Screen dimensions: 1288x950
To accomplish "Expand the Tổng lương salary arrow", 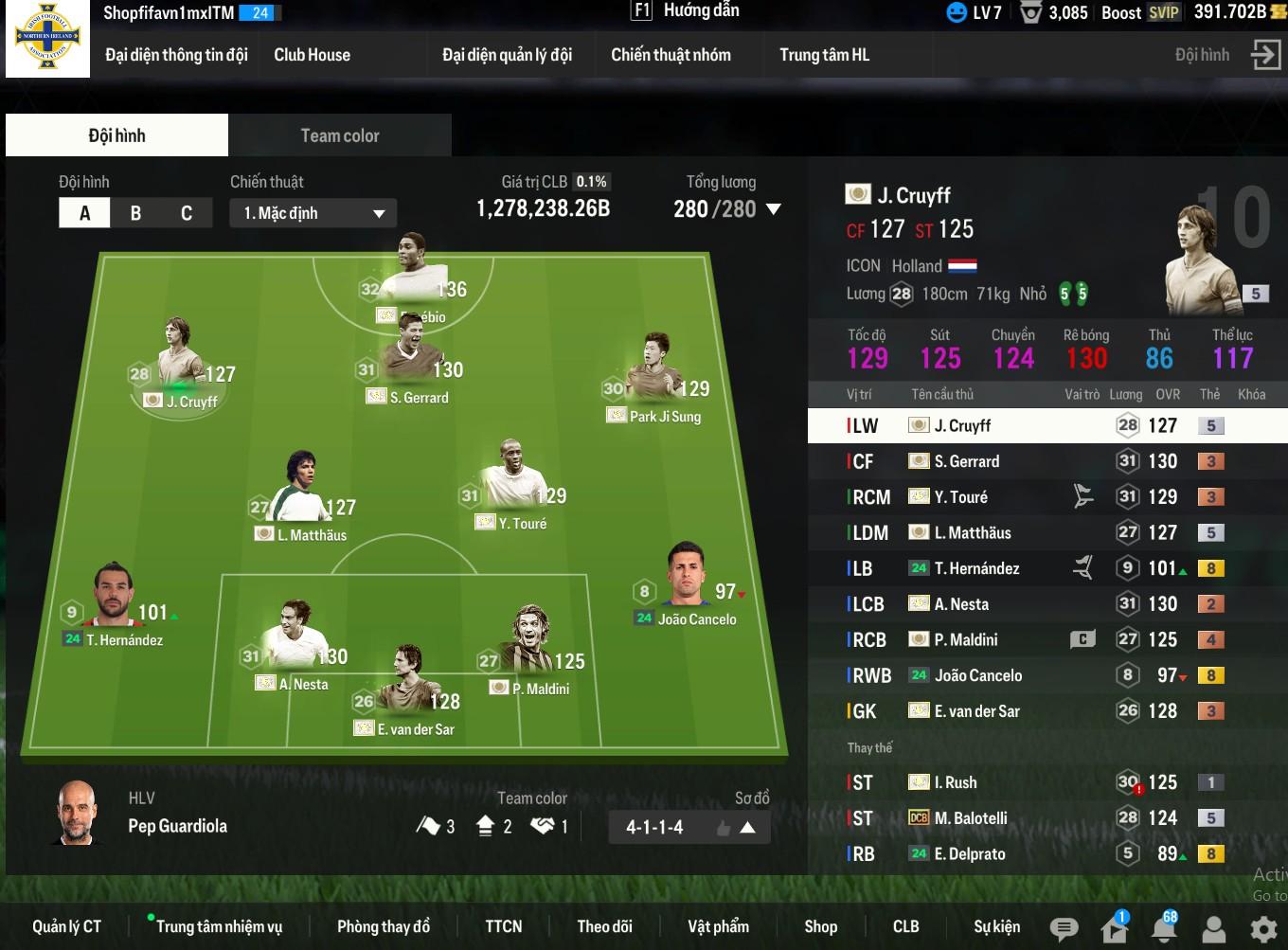I will tap(774, 209).
